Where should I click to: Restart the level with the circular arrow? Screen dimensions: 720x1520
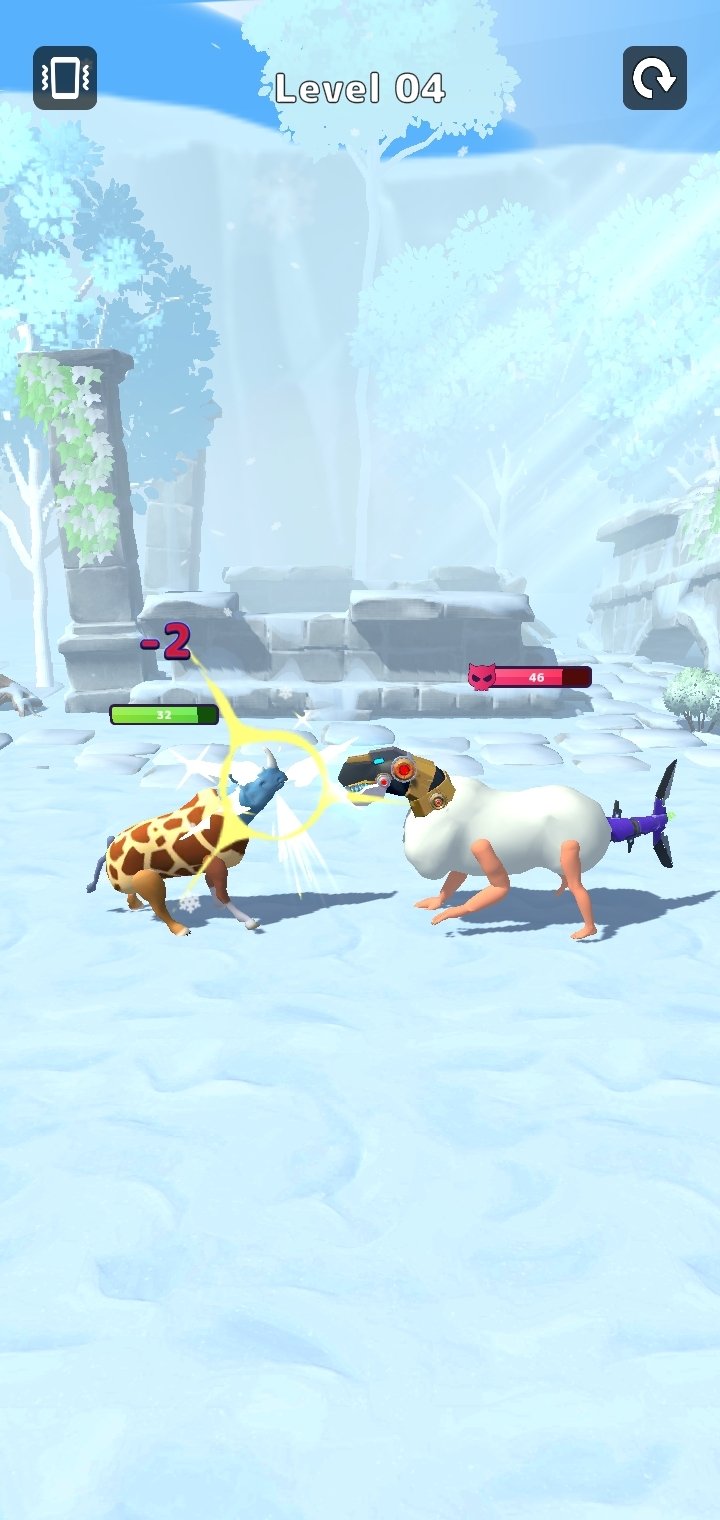click(655, 78)
